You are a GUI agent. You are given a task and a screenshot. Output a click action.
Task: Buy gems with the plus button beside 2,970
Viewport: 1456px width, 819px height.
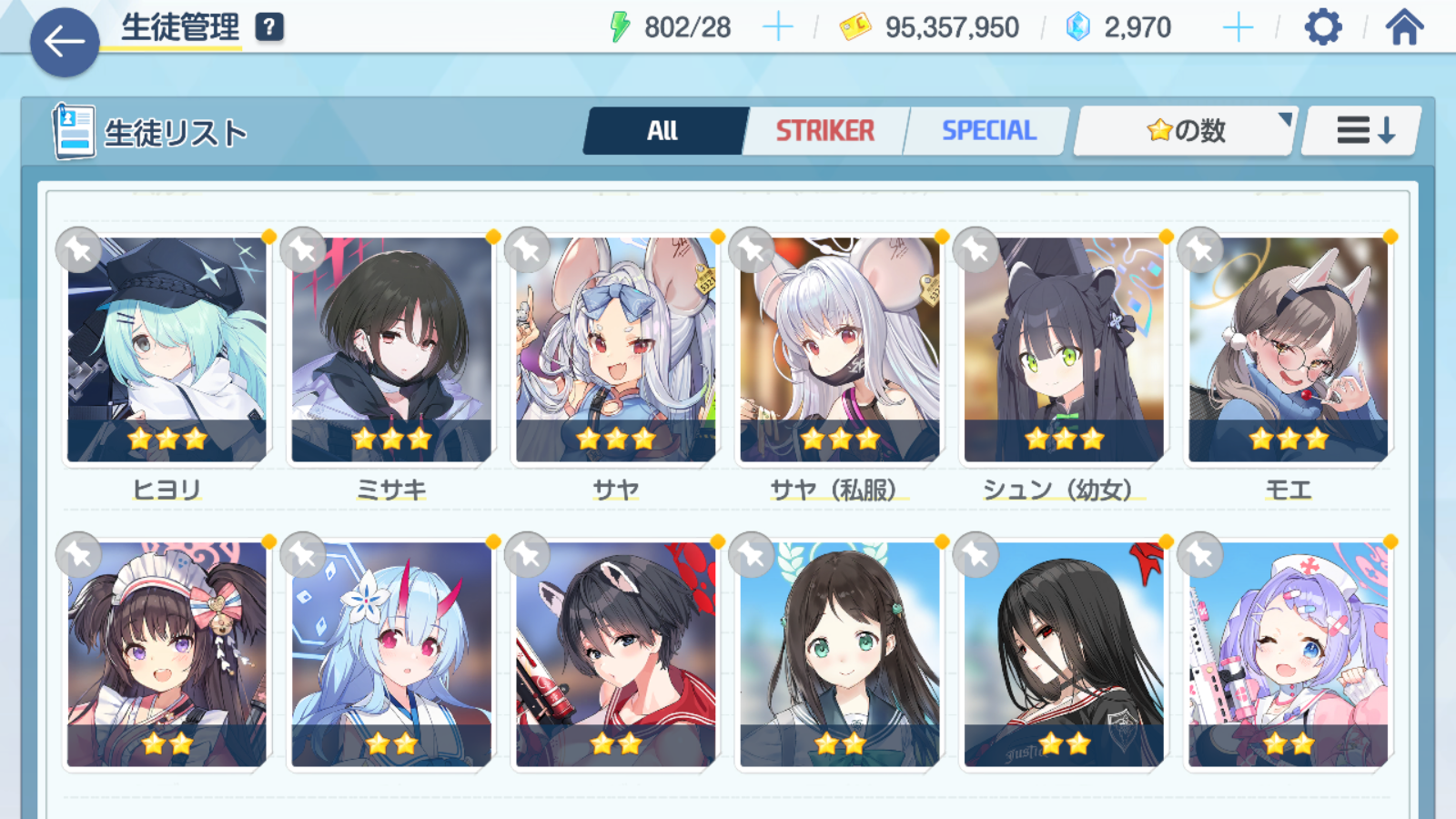tap(1238, 27)
